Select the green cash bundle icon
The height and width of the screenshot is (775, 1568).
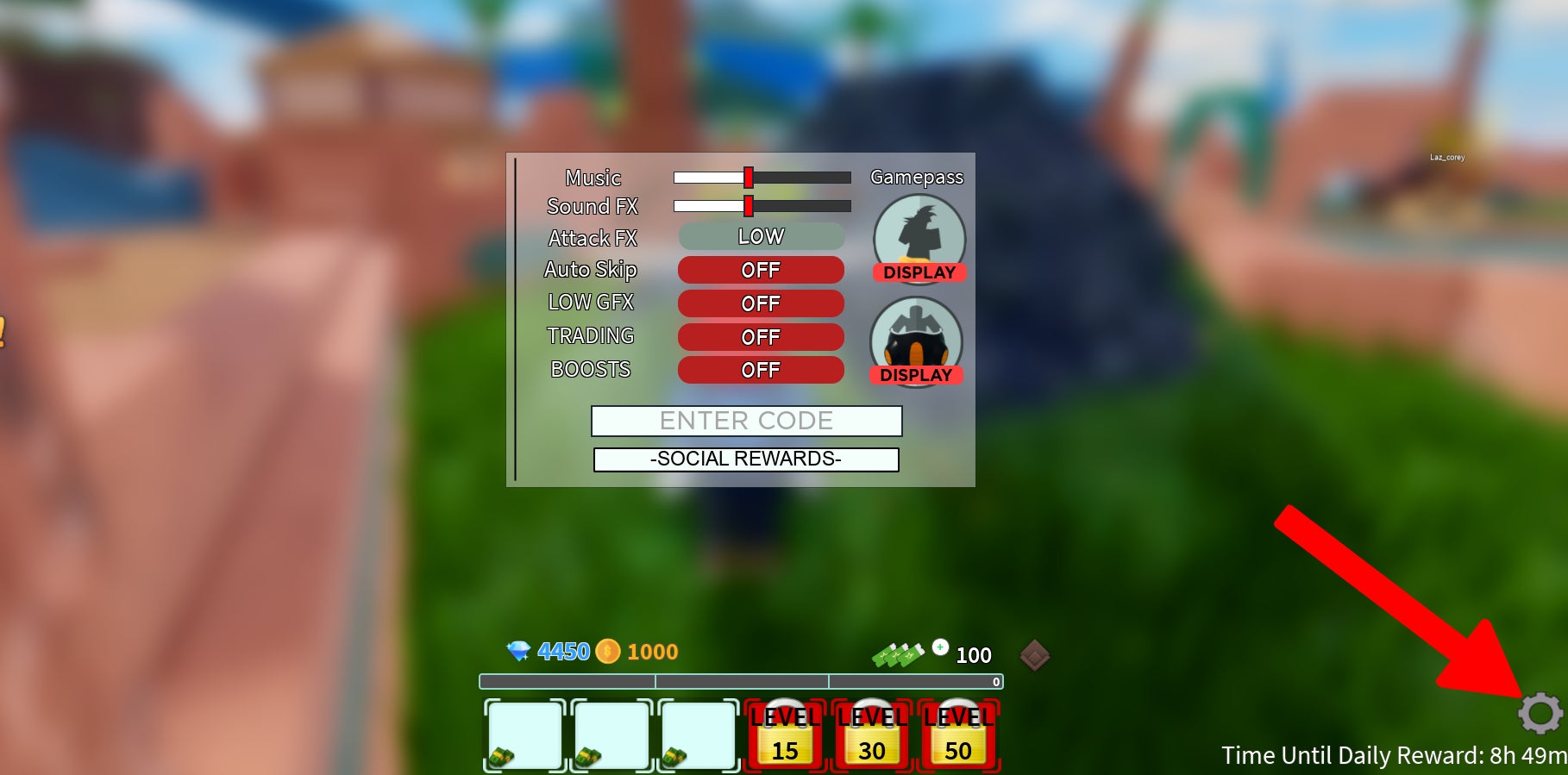(899, 653)
